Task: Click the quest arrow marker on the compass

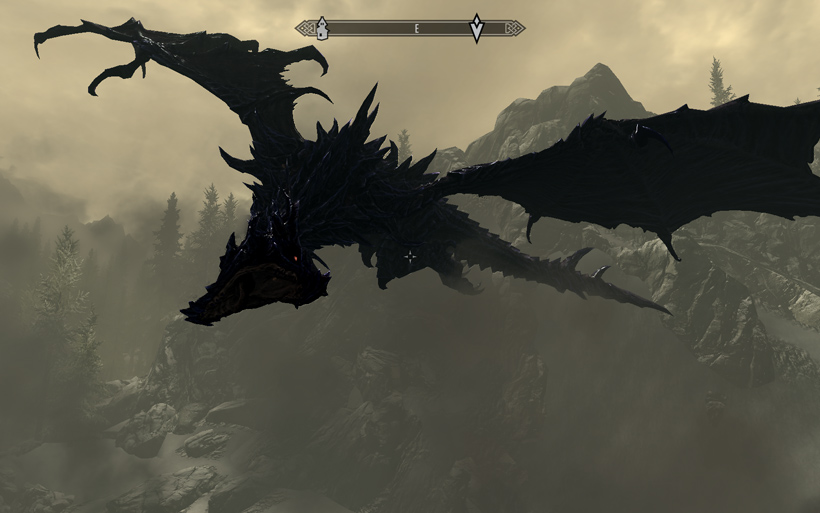Action: (x=477, y=29)
